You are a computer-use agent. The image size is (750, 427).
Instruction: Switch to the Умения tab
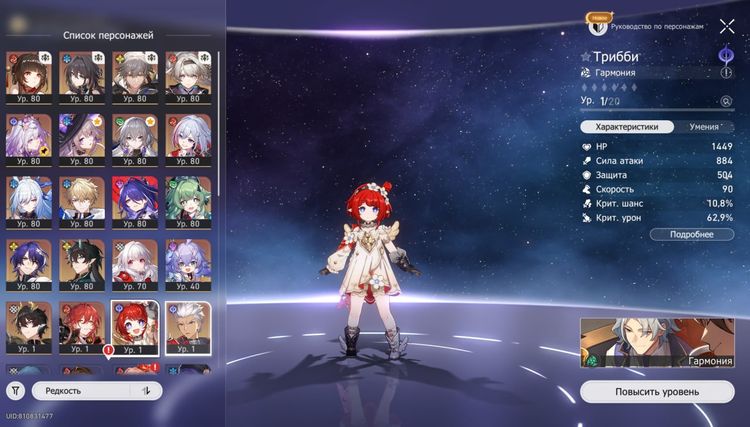point(703,127)
